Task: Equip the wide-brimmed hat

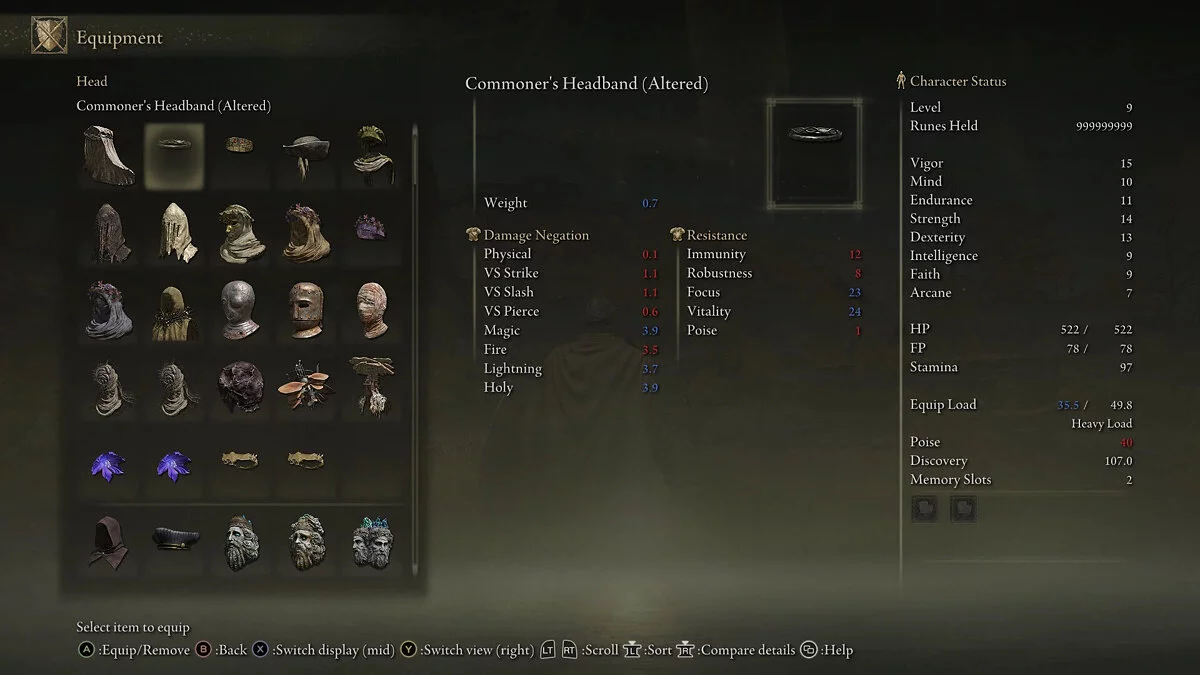Action: coord(306,155)
